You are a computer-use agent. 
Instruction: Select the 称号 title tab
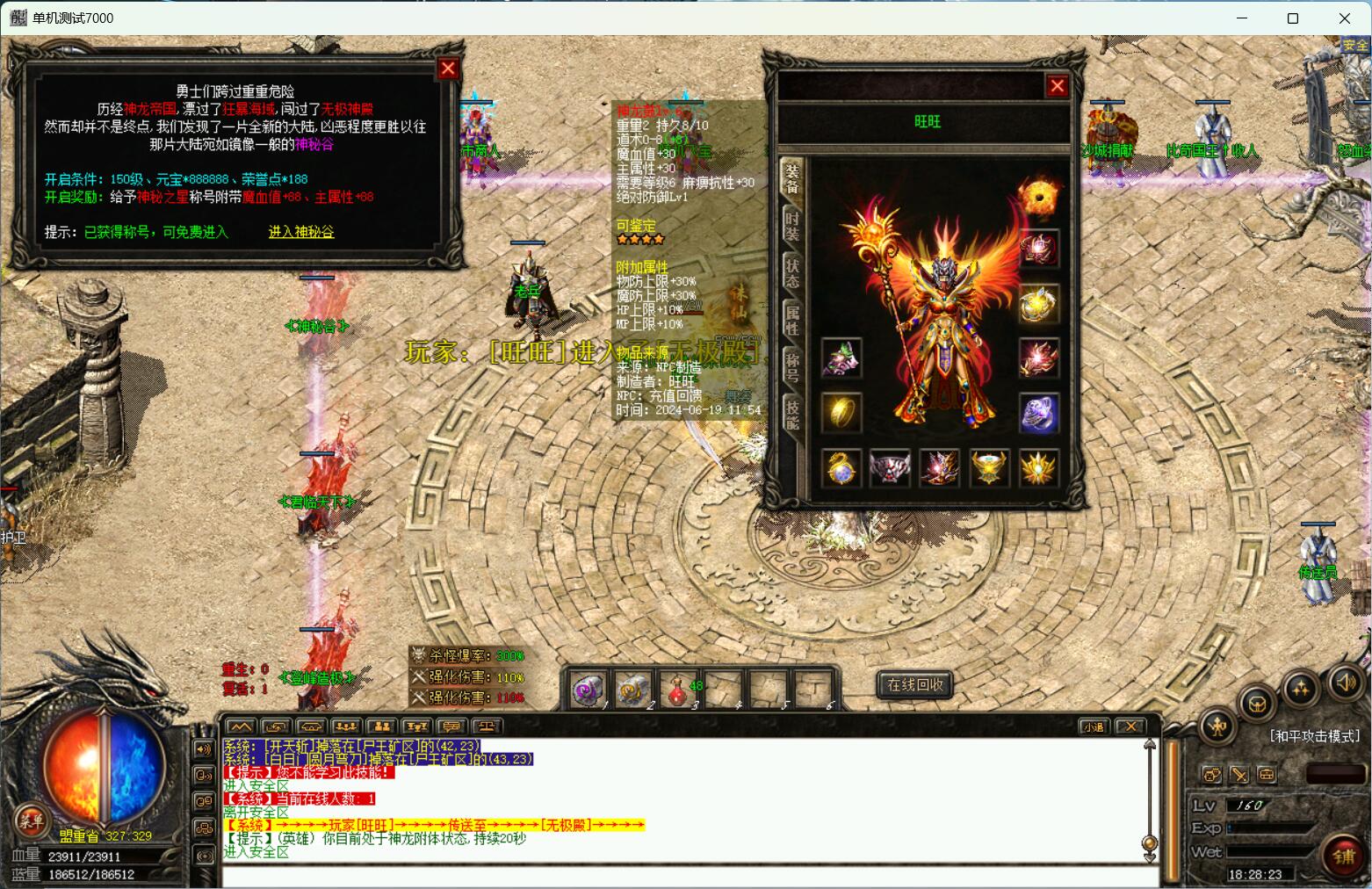(791, 365)
